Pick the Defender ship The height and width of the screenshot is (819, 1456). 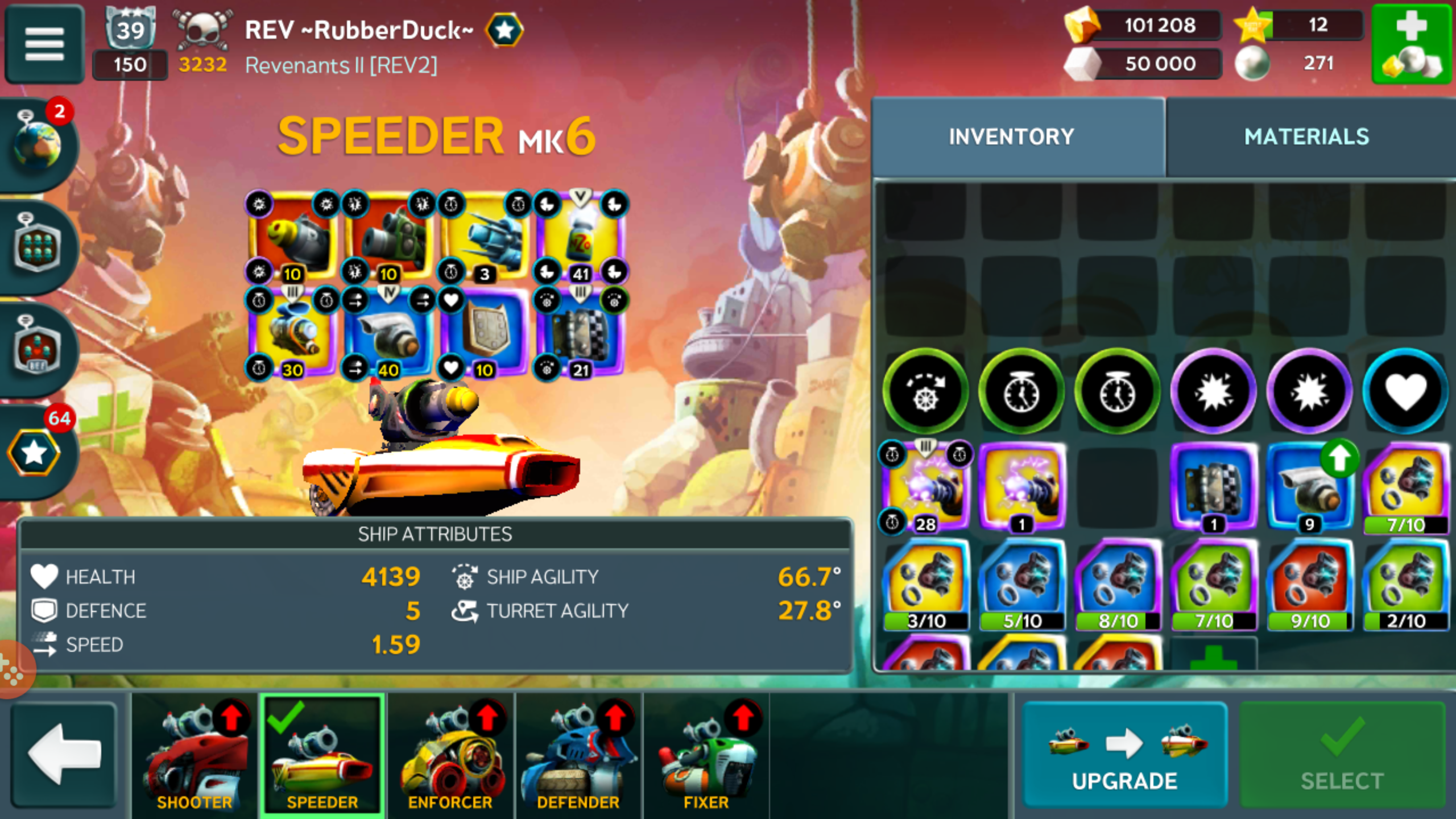point(578,755)
